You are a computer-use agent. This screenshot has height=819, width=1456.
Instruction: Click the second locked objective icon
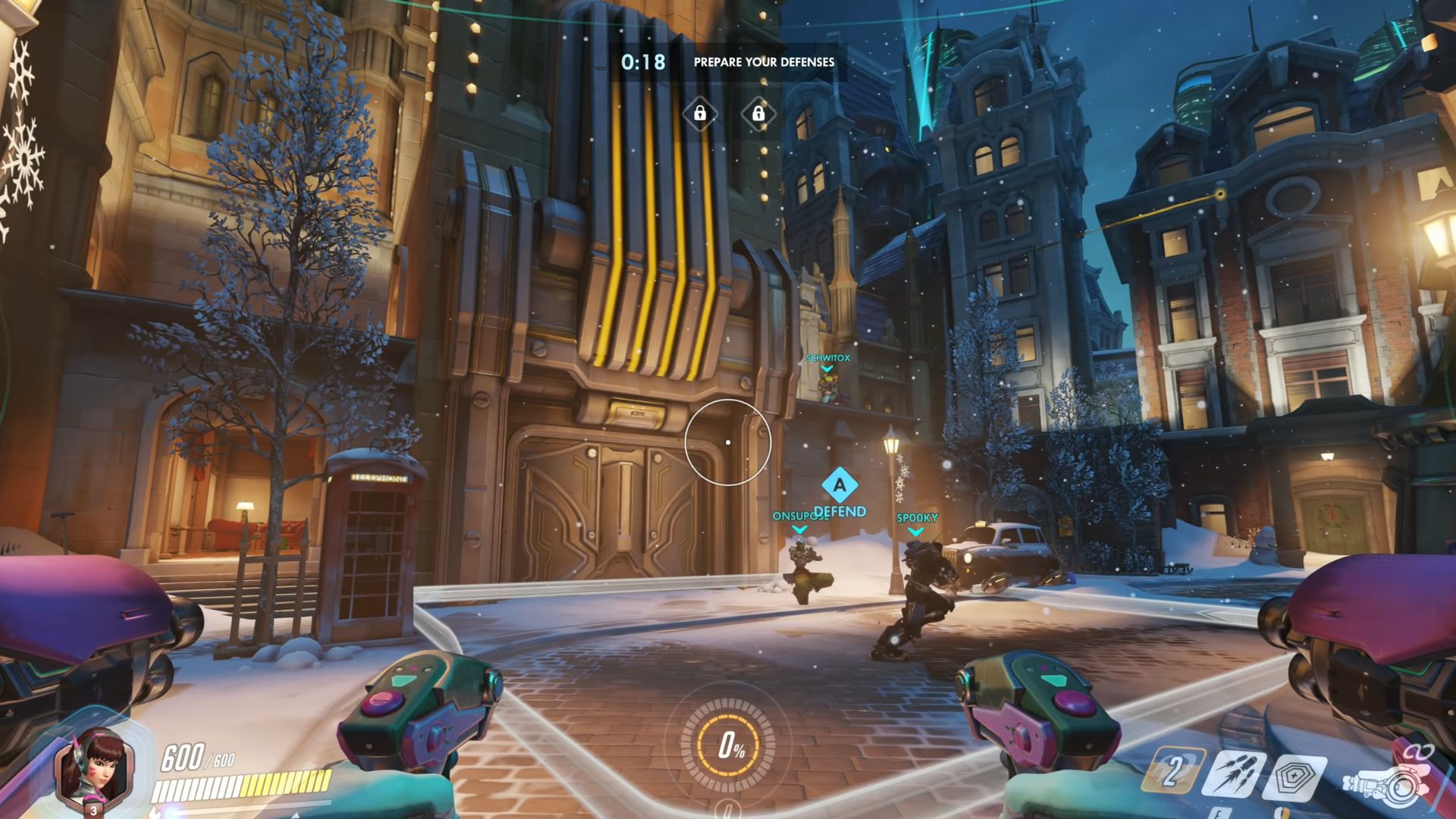click(x=758, y=114)
